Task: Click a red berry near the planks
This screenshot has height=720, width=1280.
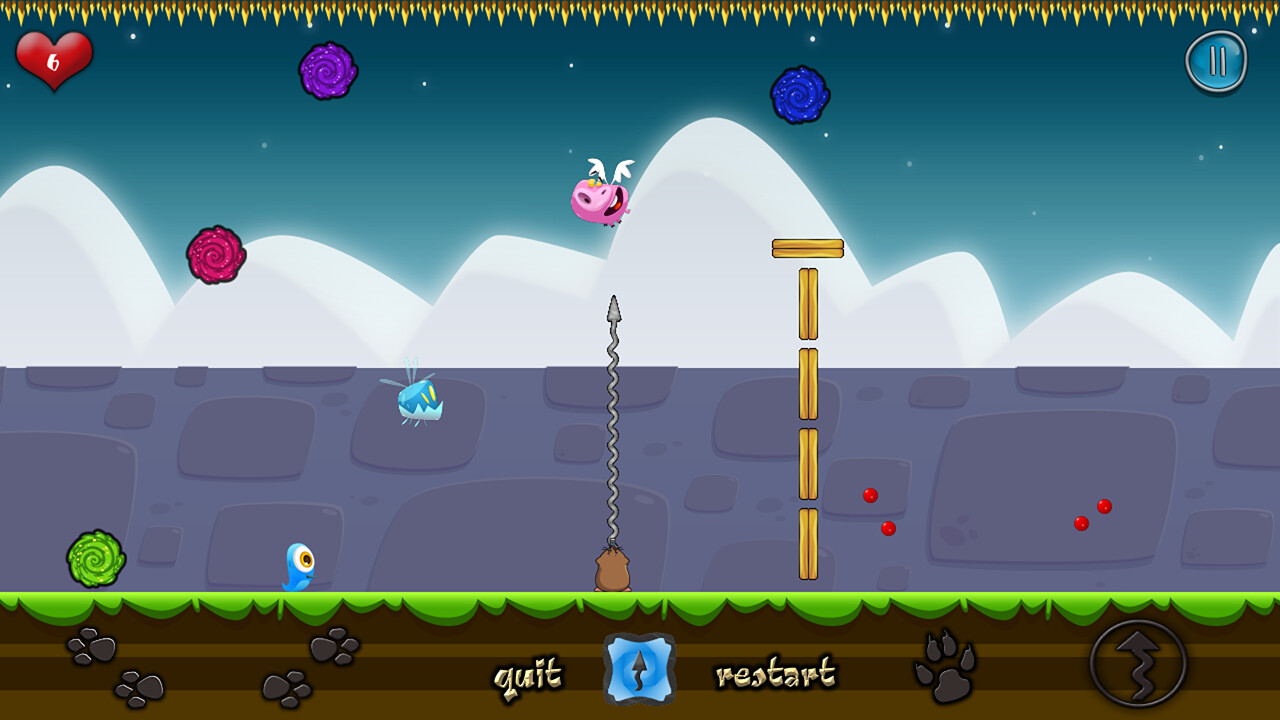Action: (x=868, y=493)
